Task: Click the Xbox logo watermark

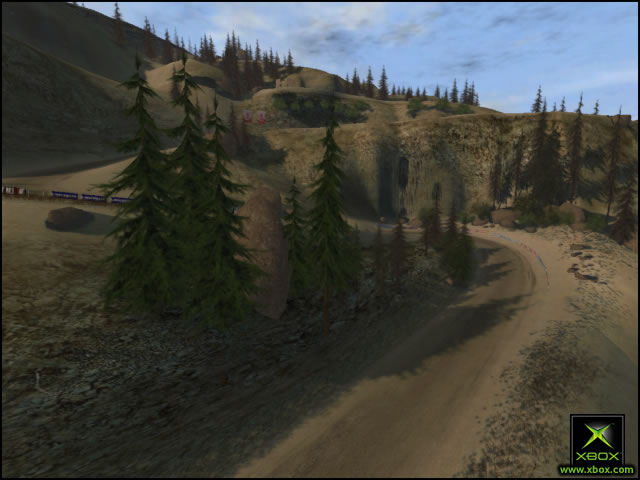Action: tap(596, 439)
